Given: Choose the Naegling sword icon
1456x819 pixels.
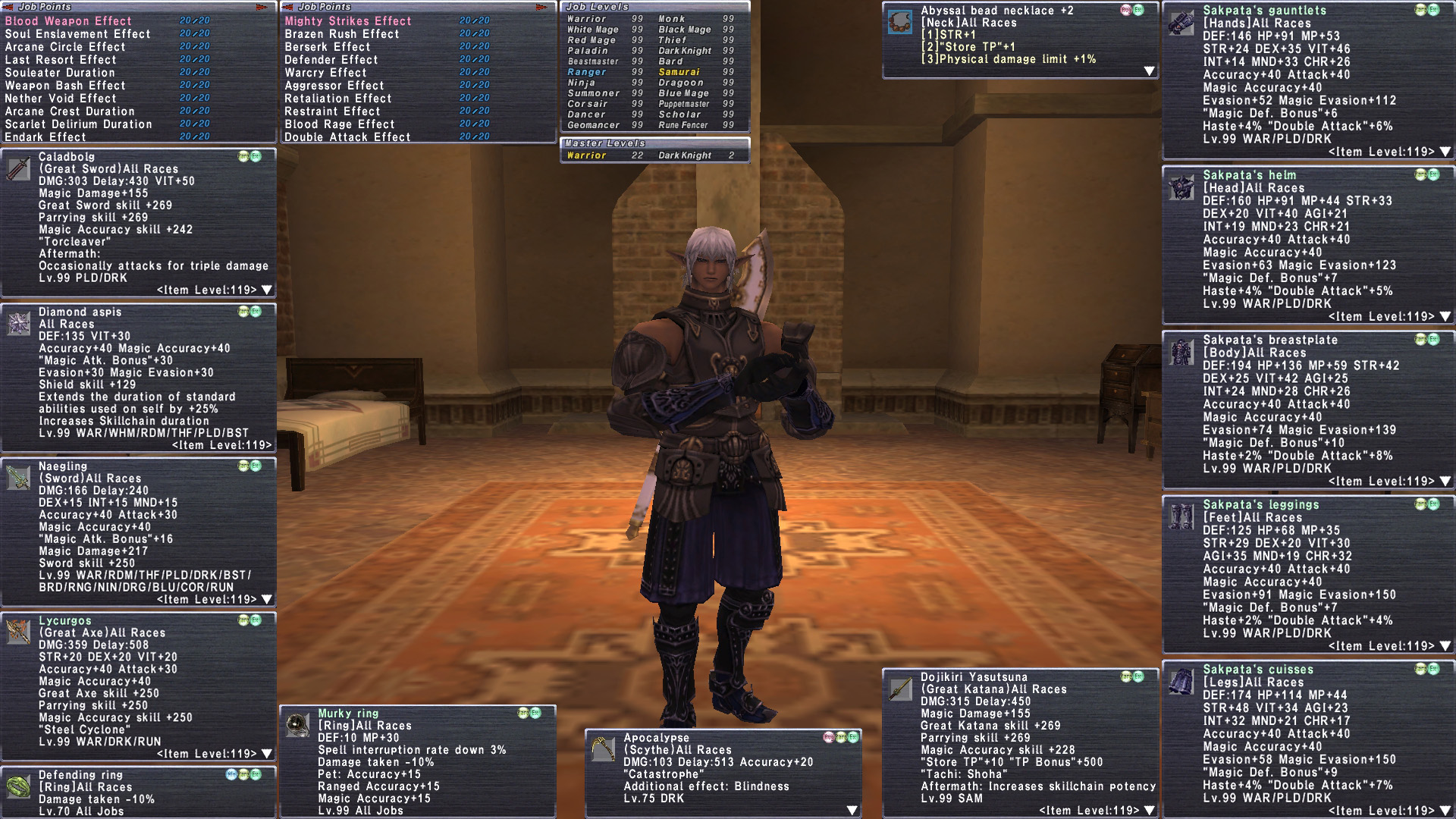Looking at the screenshot, I should click(x=18, y=478).
